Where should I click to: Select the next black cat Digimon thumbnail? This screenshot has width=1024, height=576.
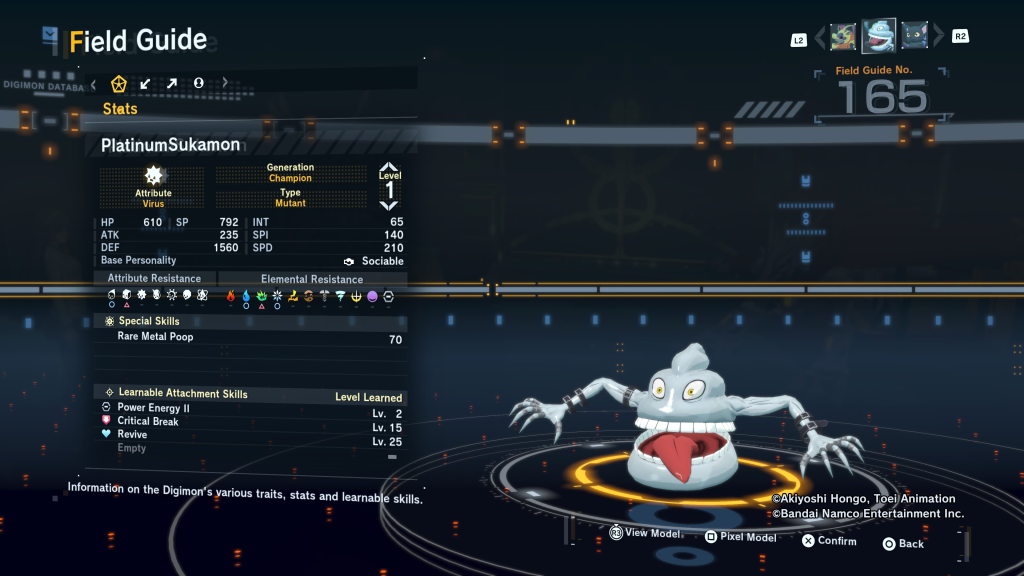click(915, 37)
